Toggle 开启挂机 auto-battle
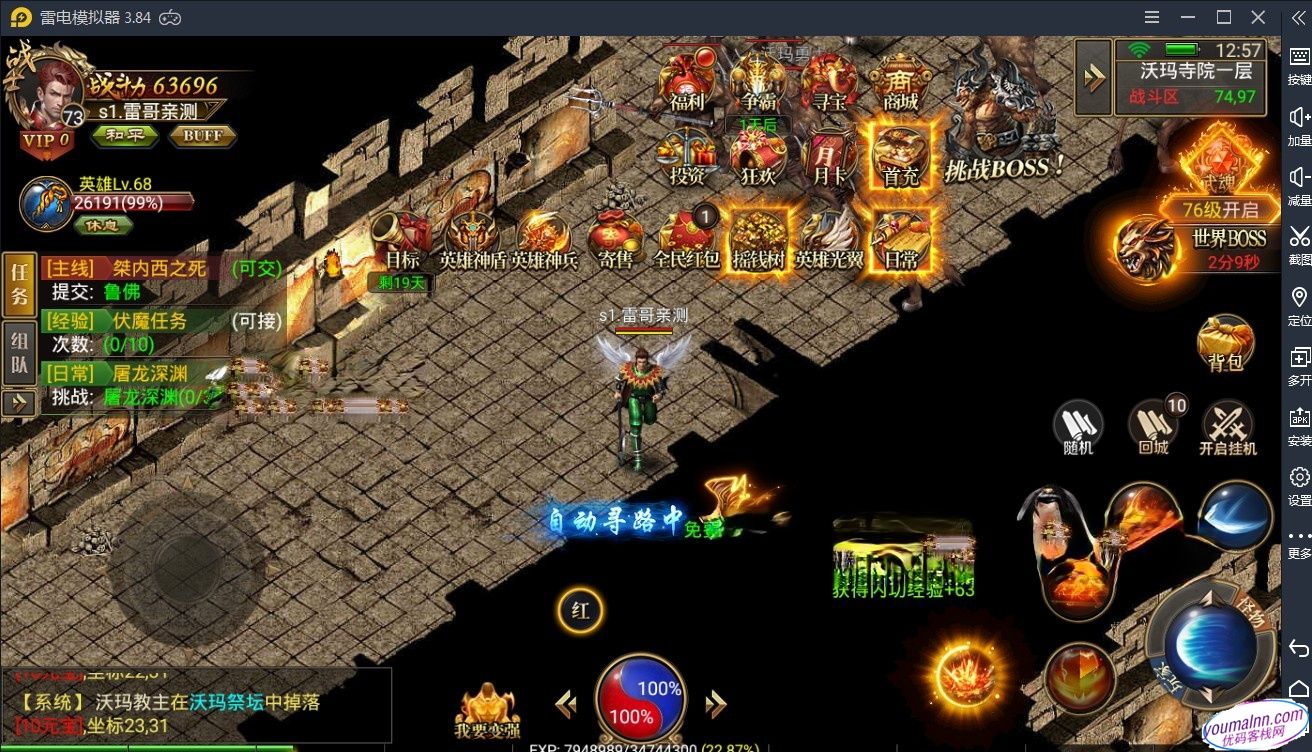Screen dimensions: 1312x752 pos(1228,427)
